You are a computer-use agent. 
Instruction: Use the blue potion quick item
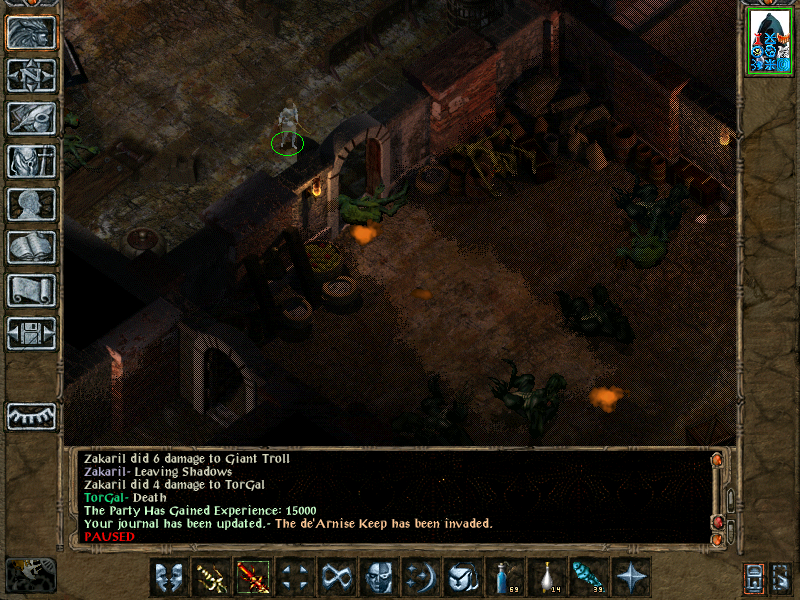505,577
